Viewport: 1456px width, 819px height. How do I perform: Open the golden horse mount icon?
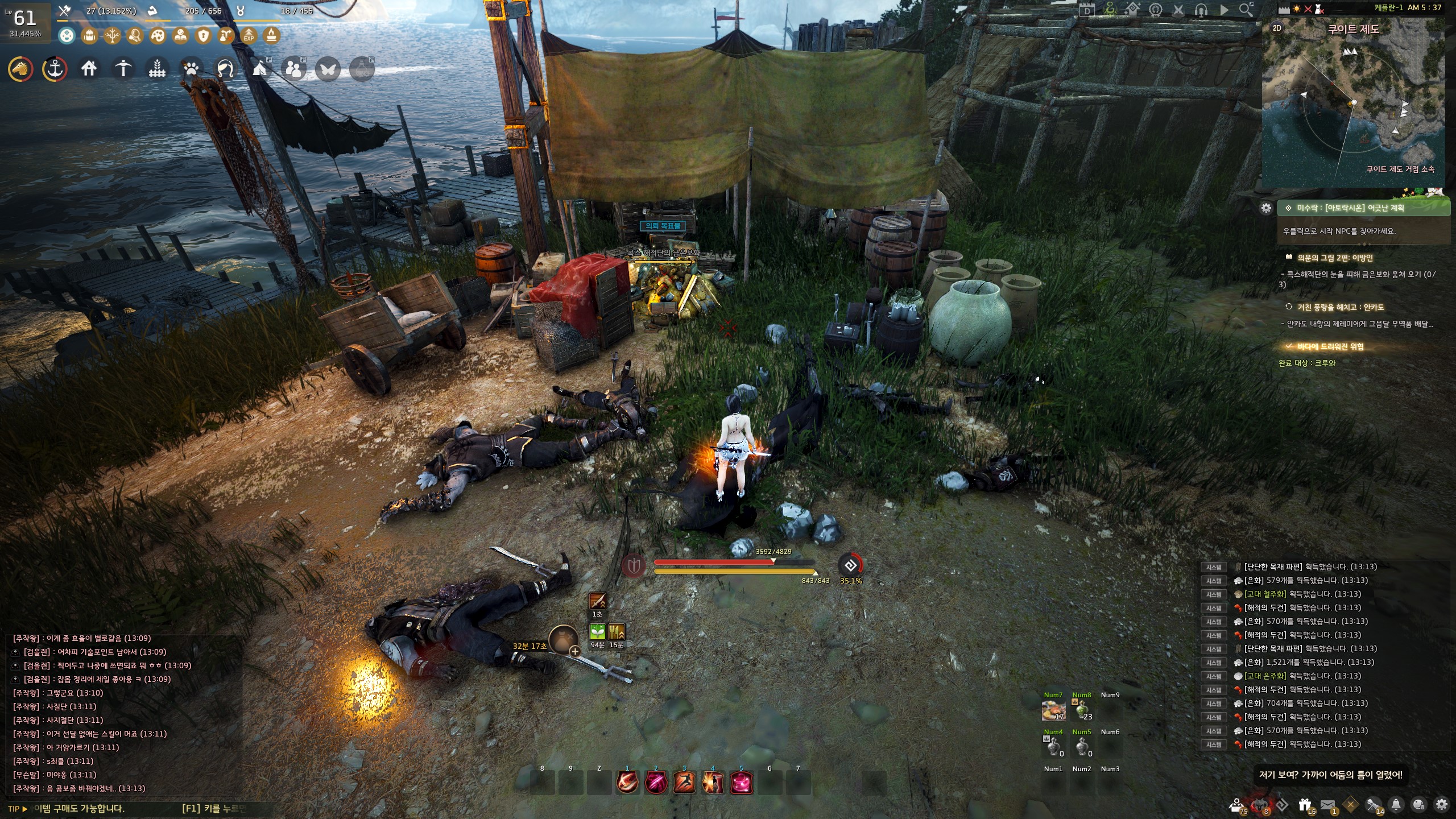pyautogui.click(x=20, y=69)
